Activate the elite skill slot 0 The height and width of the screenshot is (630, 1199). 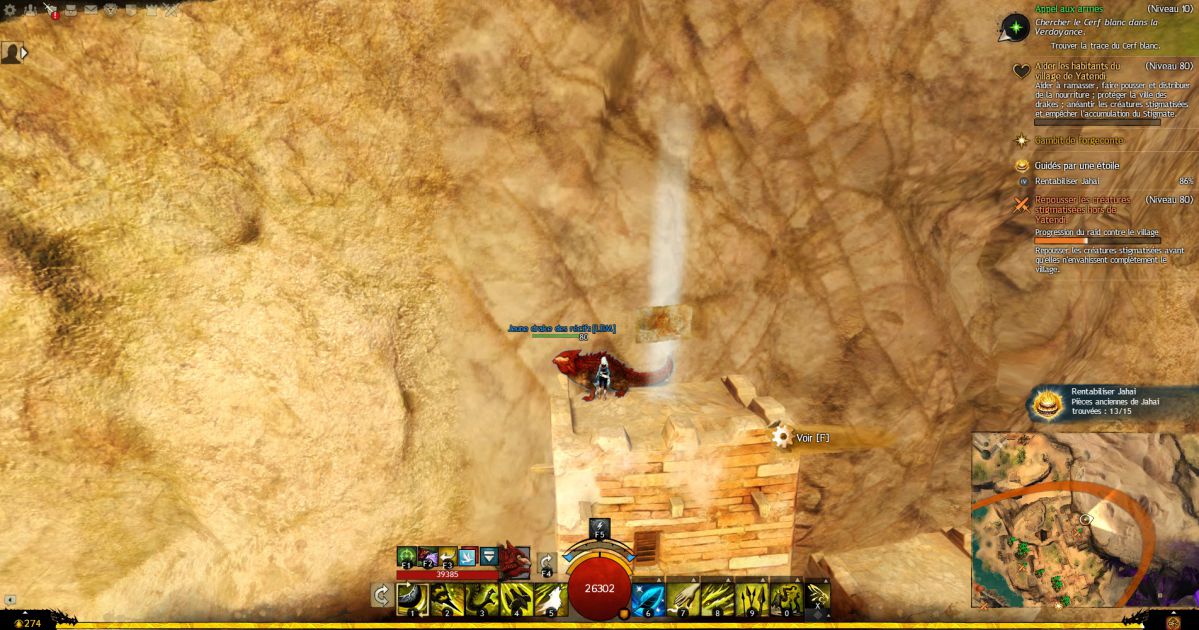click(786, 598)
